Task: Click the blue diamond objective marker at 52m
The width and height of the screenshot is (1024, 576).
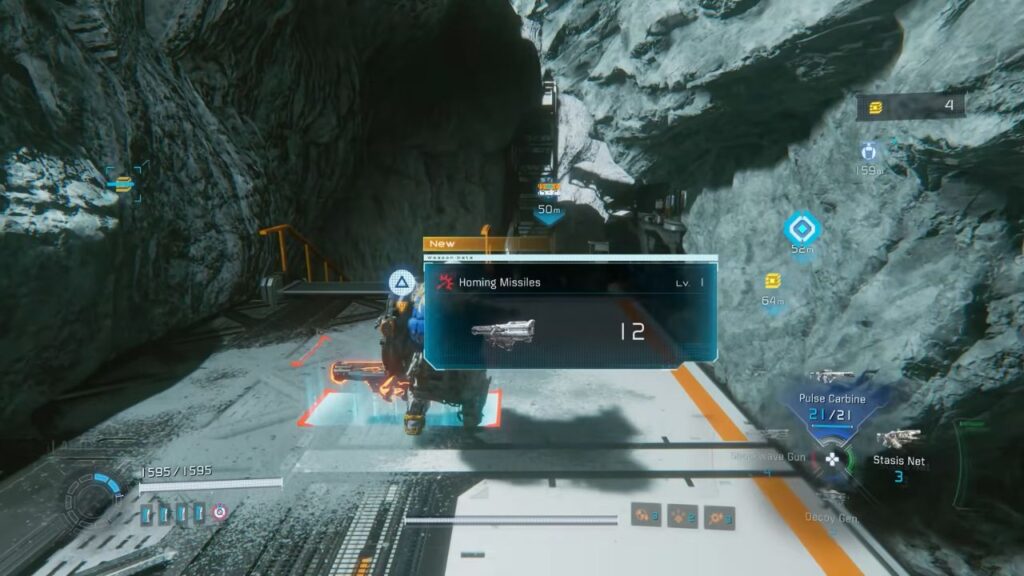Action: (801, 227)
